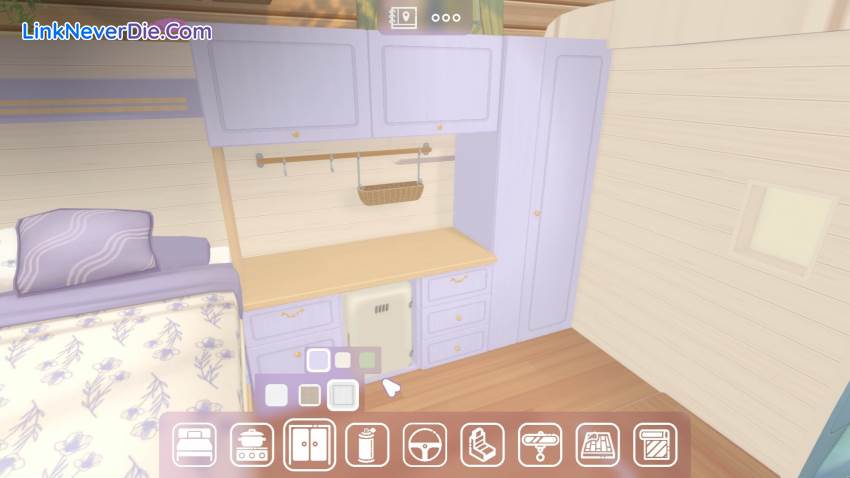The height and width of the screenshot is (478, 850).
Task: Select the rearview mirror ornament category
Action: click(540, 445)
